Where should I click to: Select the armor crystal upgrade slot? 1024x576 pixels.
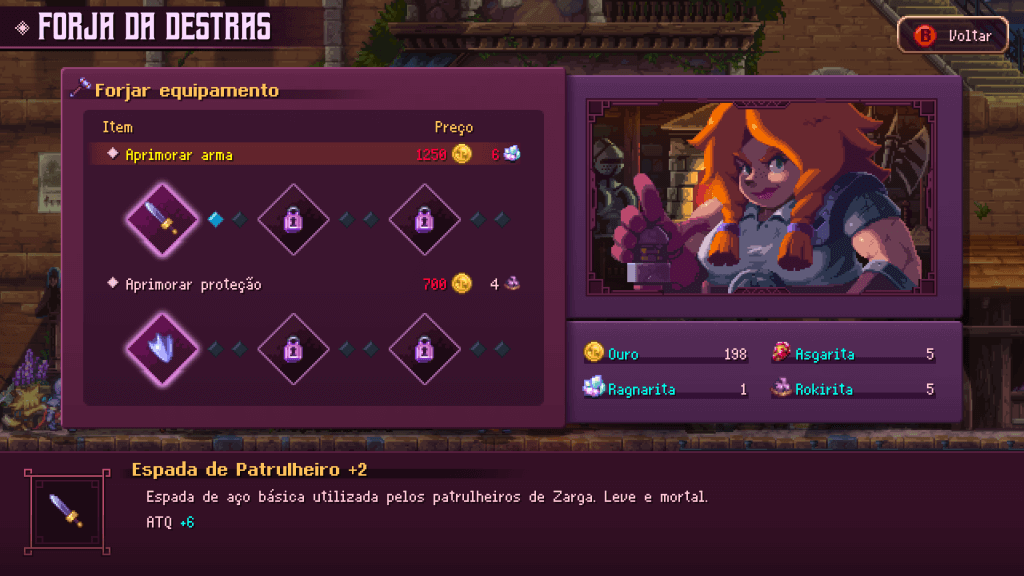coord(162,349)
